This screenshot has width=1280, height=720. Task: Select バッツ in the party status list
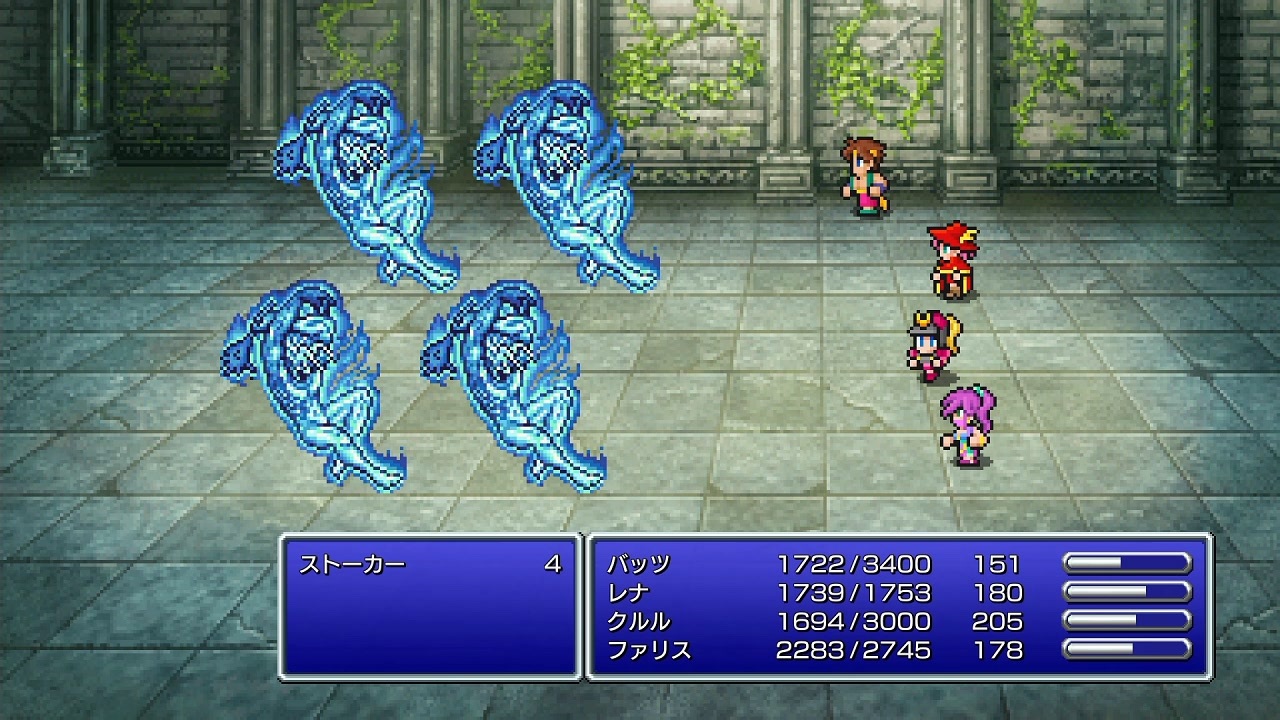point(638,563)
